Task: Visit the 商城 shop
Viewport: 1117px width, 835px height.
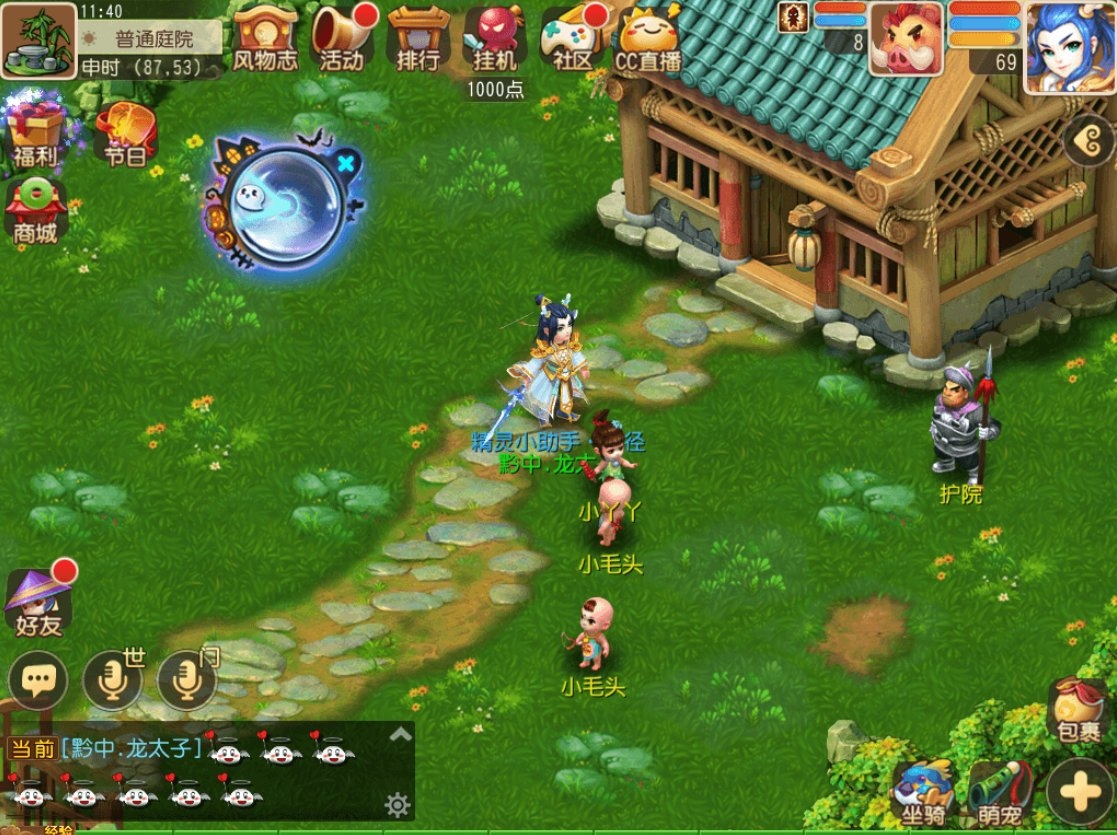Action: coord(35,210)
